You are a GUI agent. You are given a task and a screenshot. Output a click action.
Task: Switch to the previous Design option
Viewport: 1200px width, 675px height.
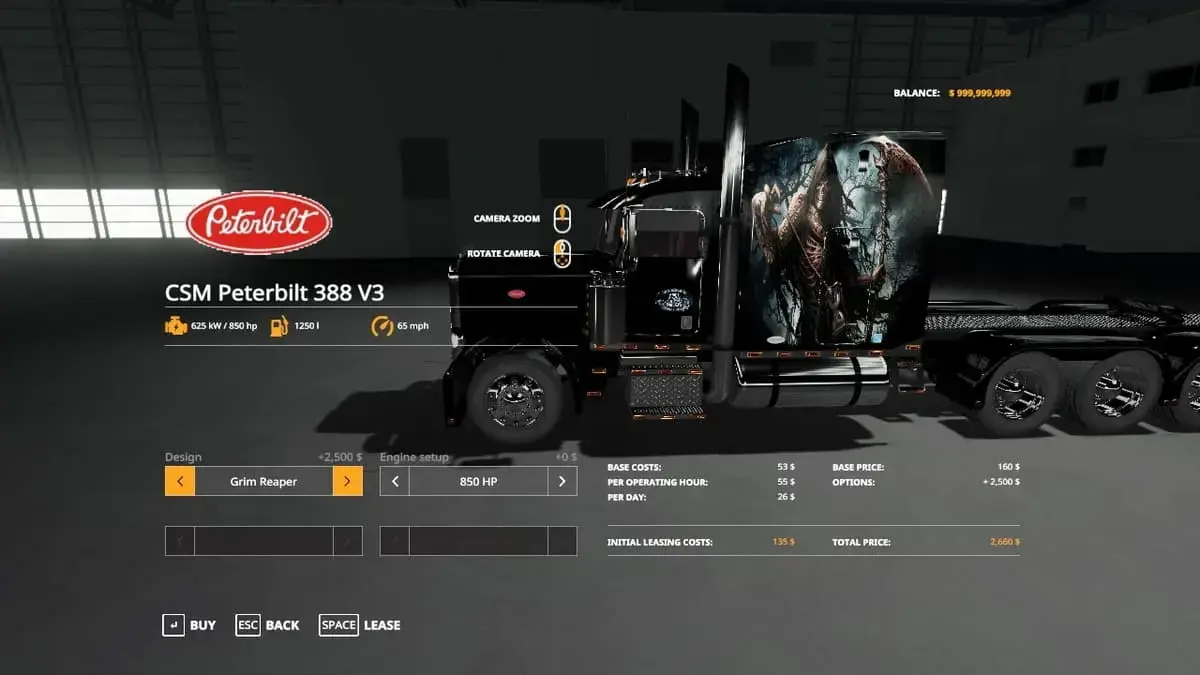(x=180, y=481)
